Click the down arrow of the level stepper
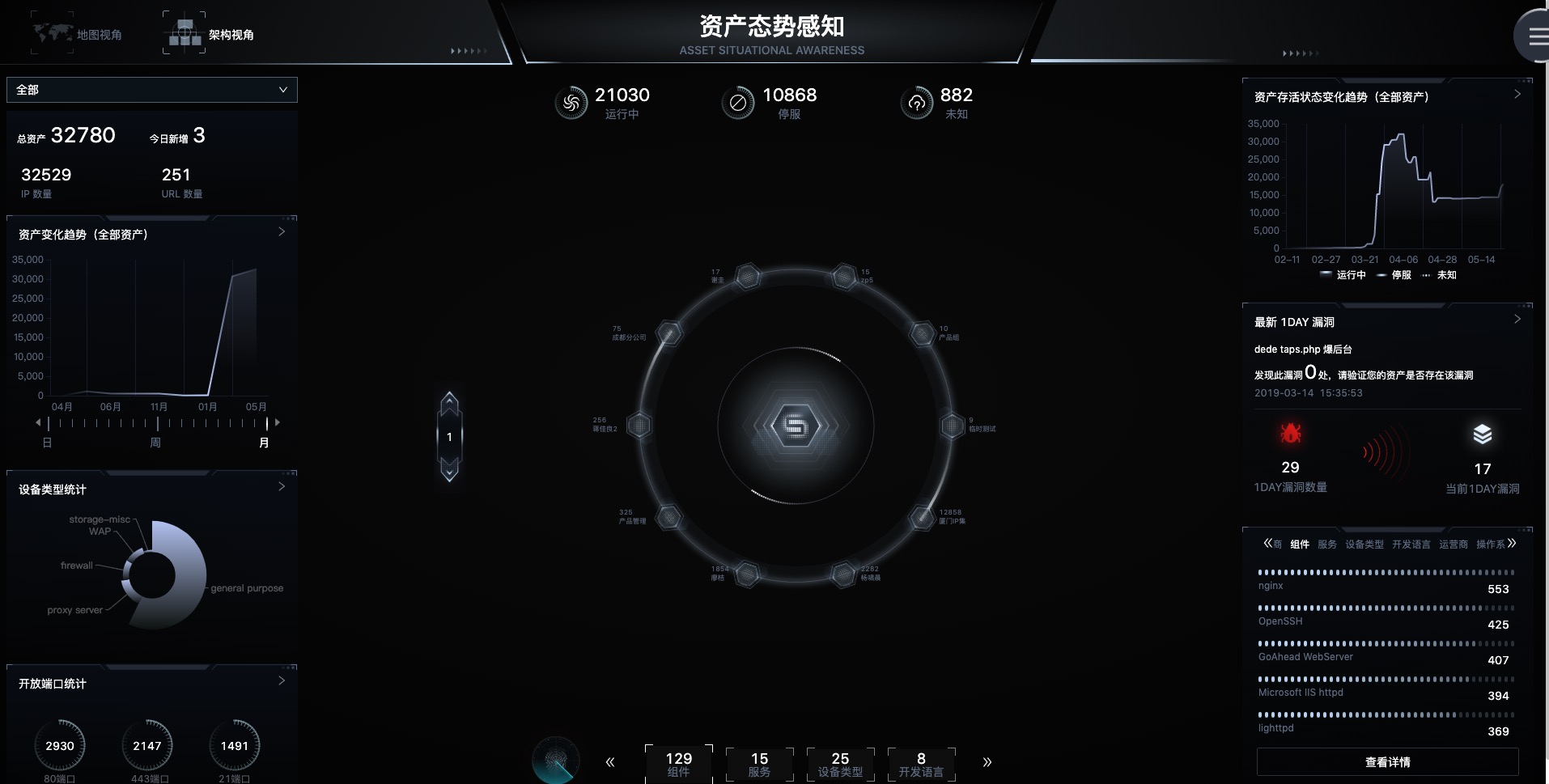The width and height of the screenshot is (1549, 784). point(449,470)
